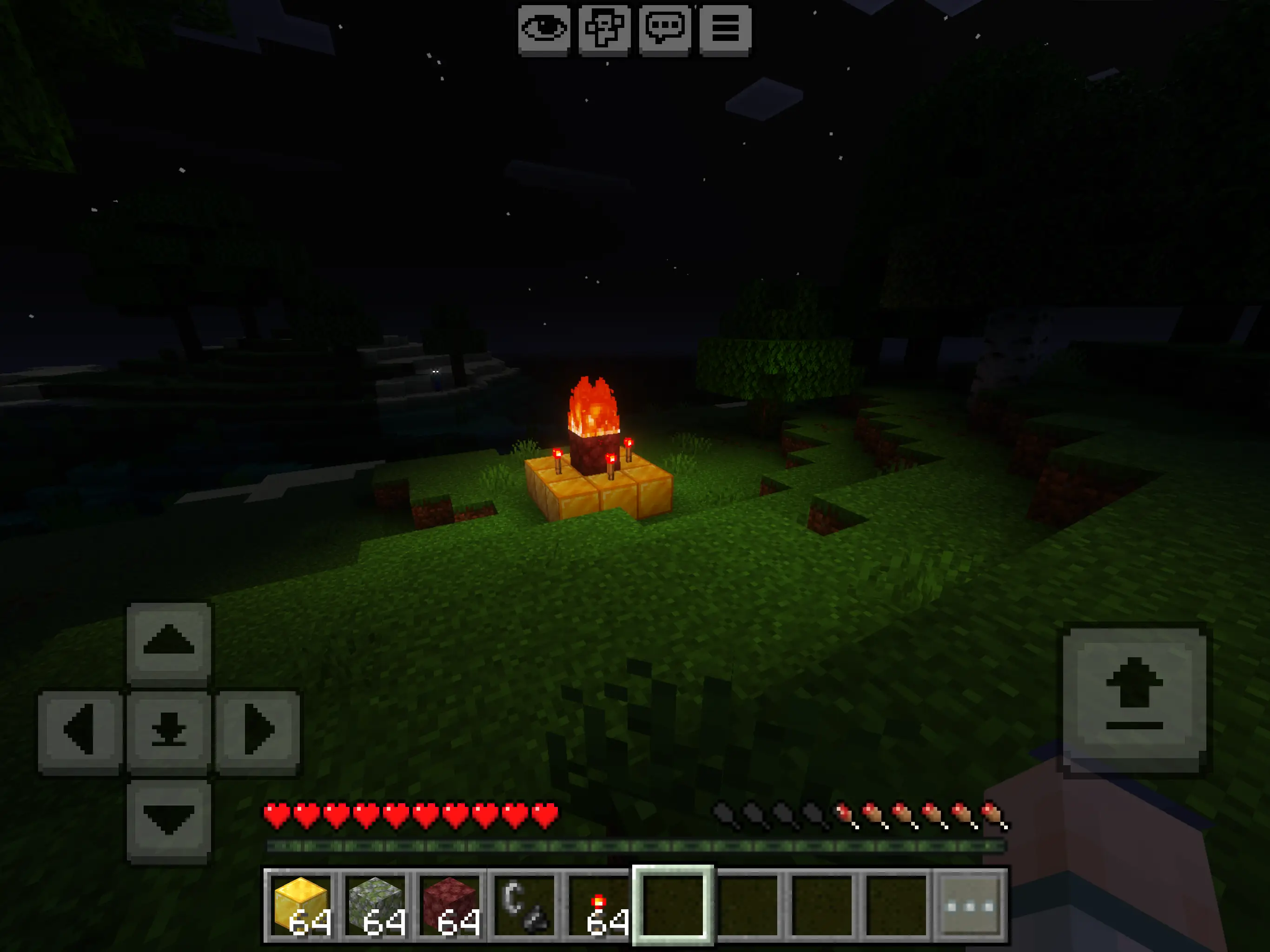Toggle the eye camera view button
1270x952 pixels.
pyautogui.click(x=543, y=29)
